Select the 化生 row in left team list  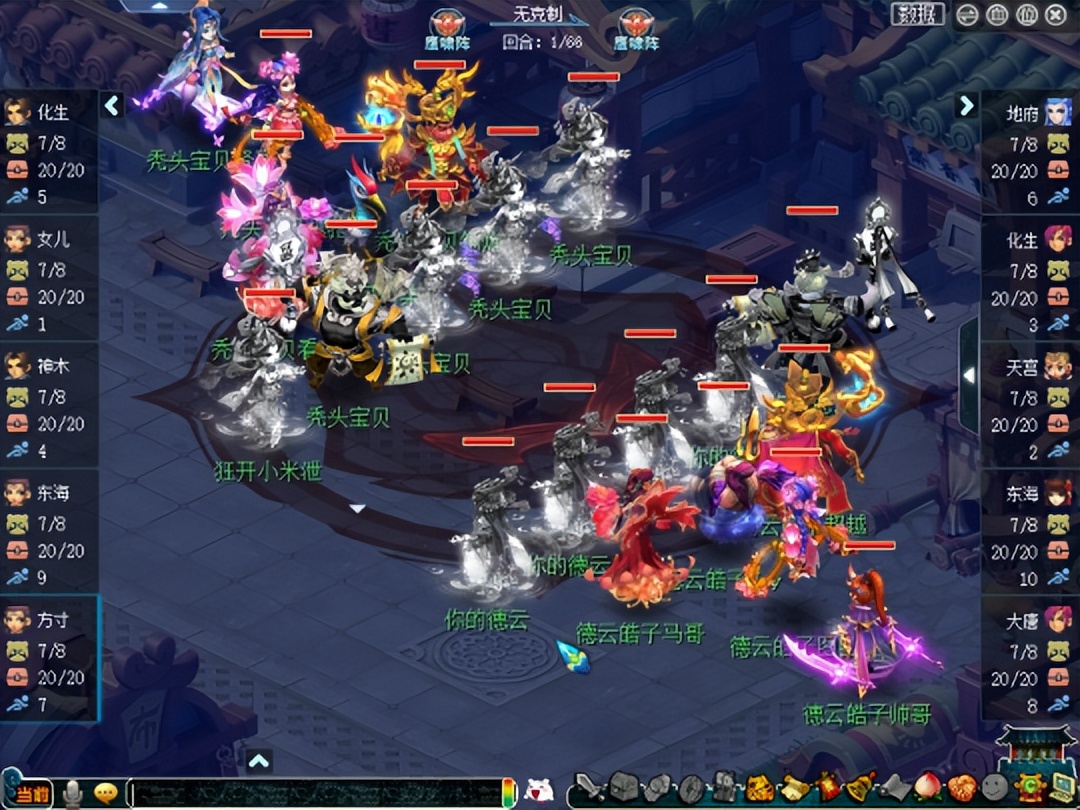click(x=49, y=152)
